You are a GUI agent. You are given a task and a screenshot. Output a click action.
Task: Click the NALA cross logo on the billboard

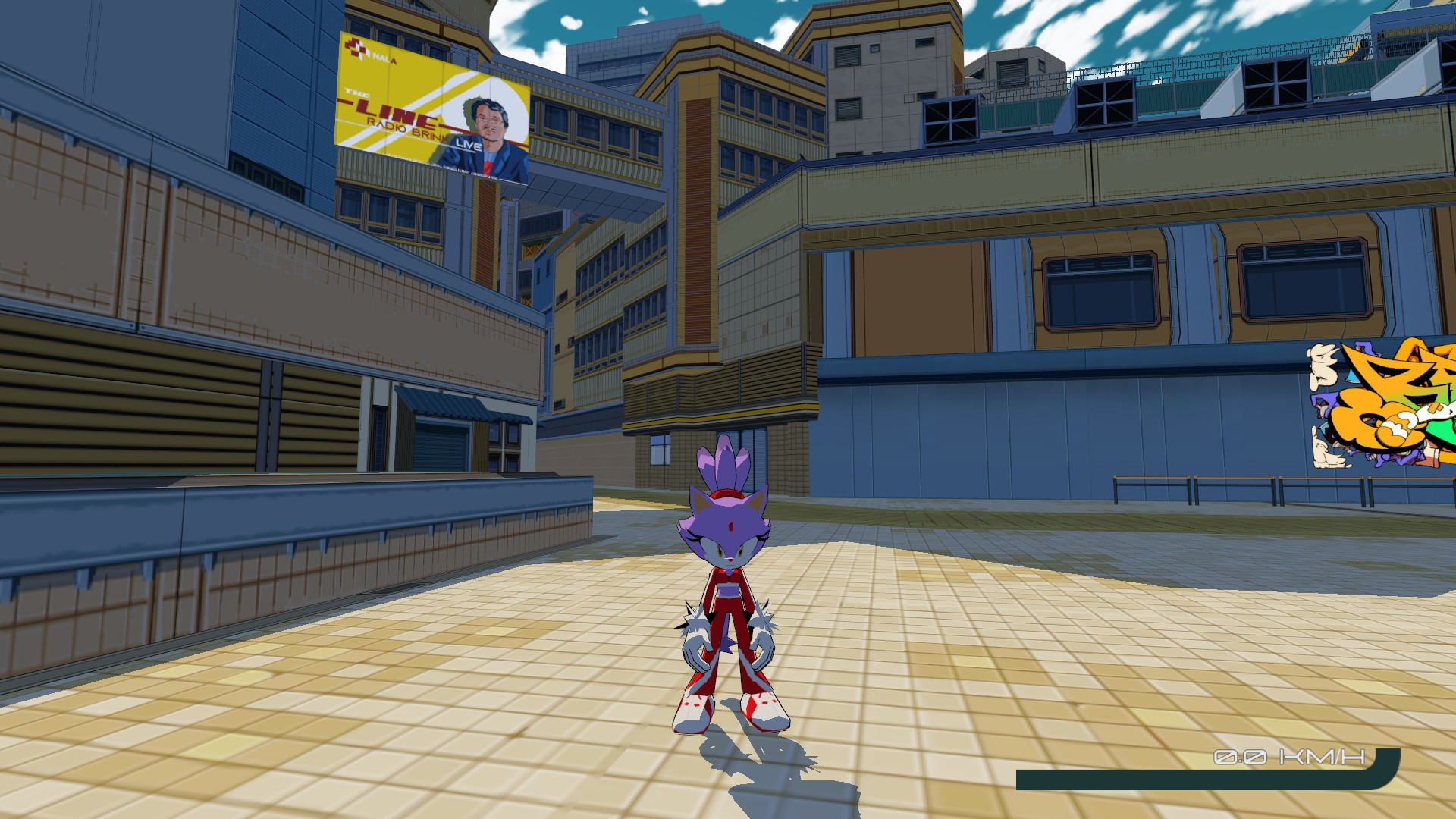click(356, 49)
